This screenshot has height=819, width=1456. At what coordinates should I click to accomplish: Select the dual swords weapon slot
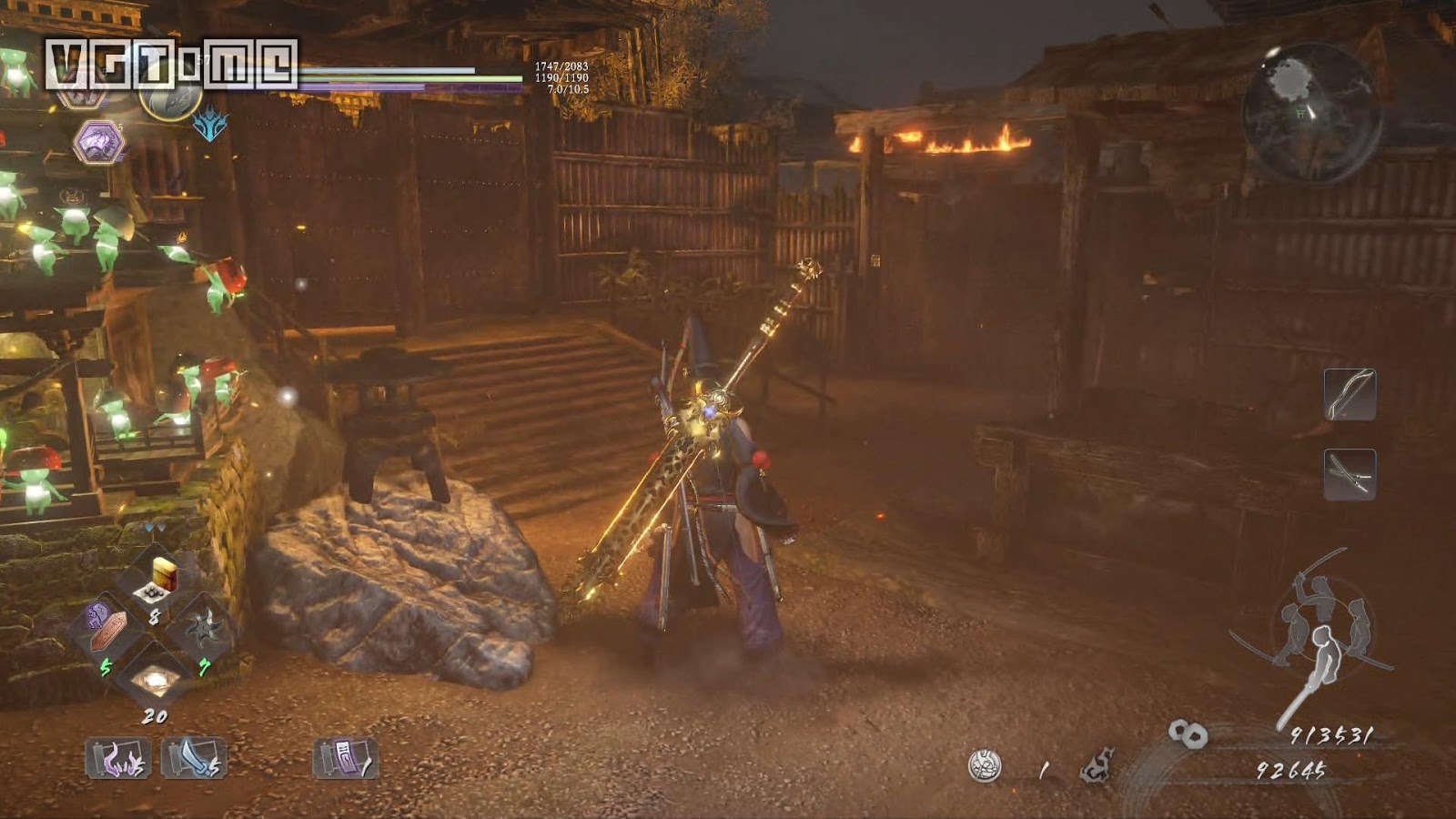(1349, 474)
